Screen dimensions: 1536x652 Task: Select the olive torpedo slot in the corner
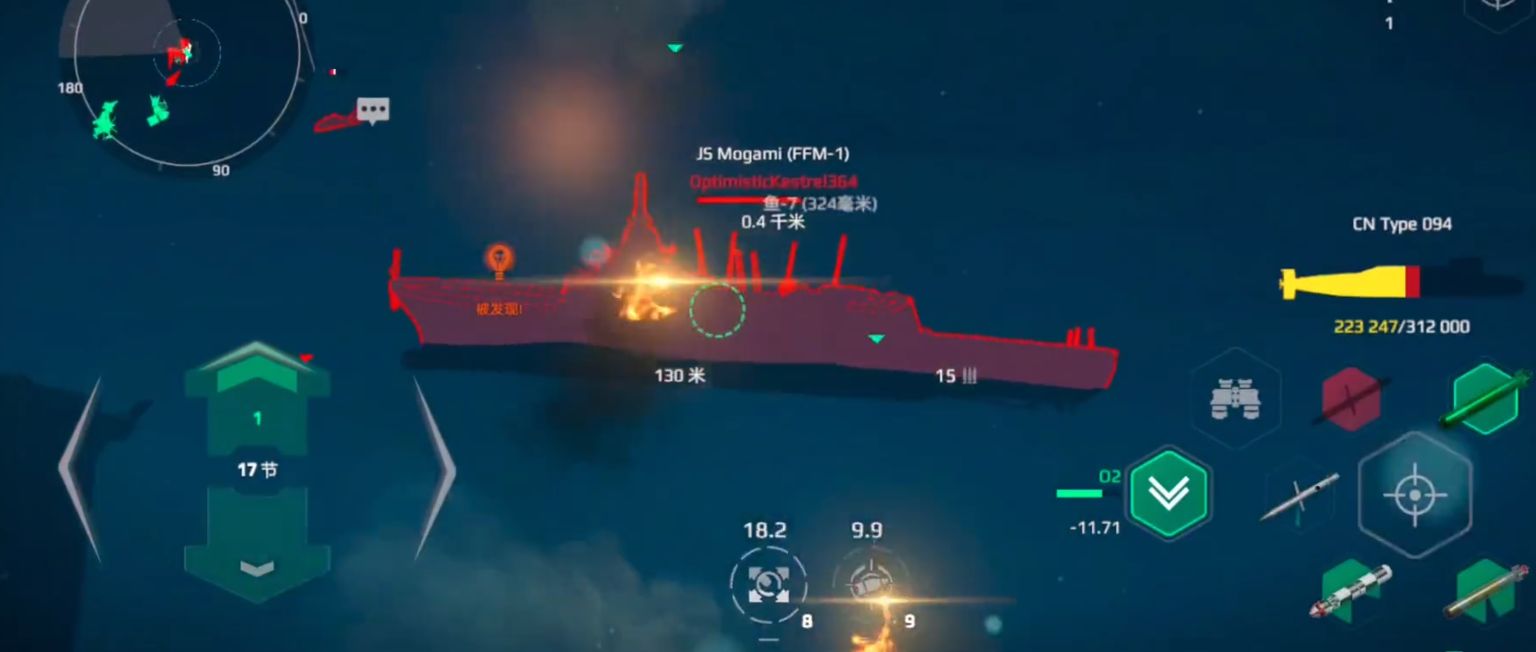[x=1485, y=591]
